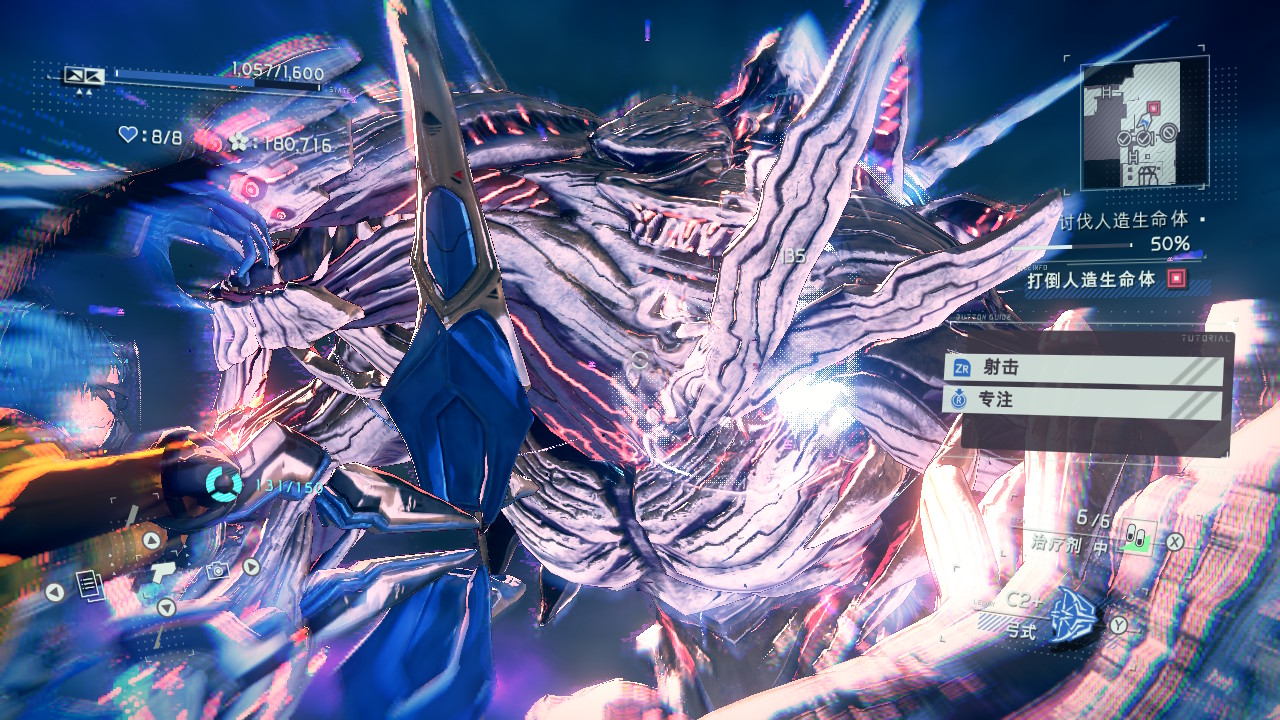
Task: Open the 打倒人造生命体 objective tracker
Action: [1105, 280]
